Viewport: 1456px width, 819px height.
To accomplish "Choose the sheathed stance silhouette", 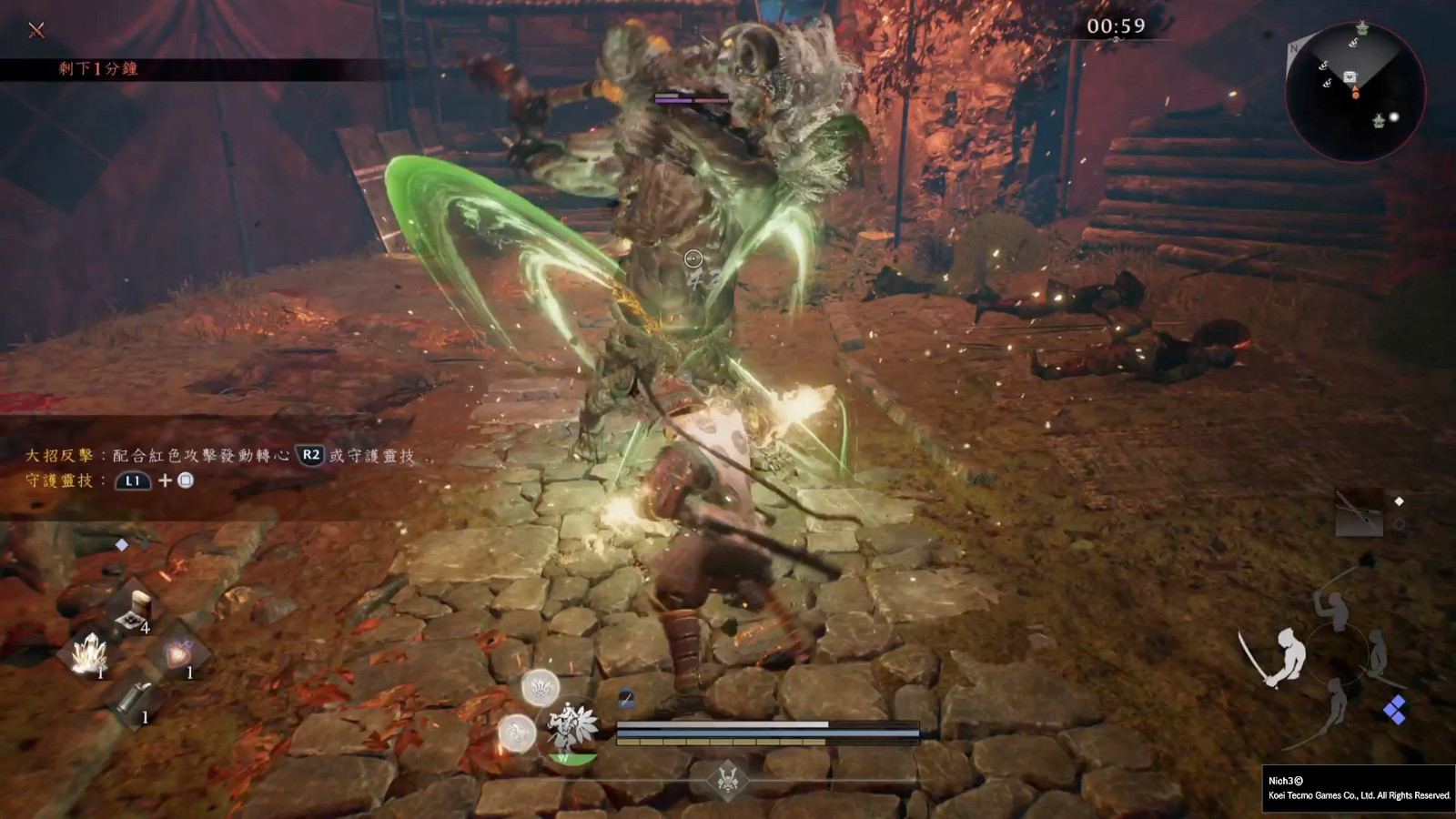I will click(1380, 653).
